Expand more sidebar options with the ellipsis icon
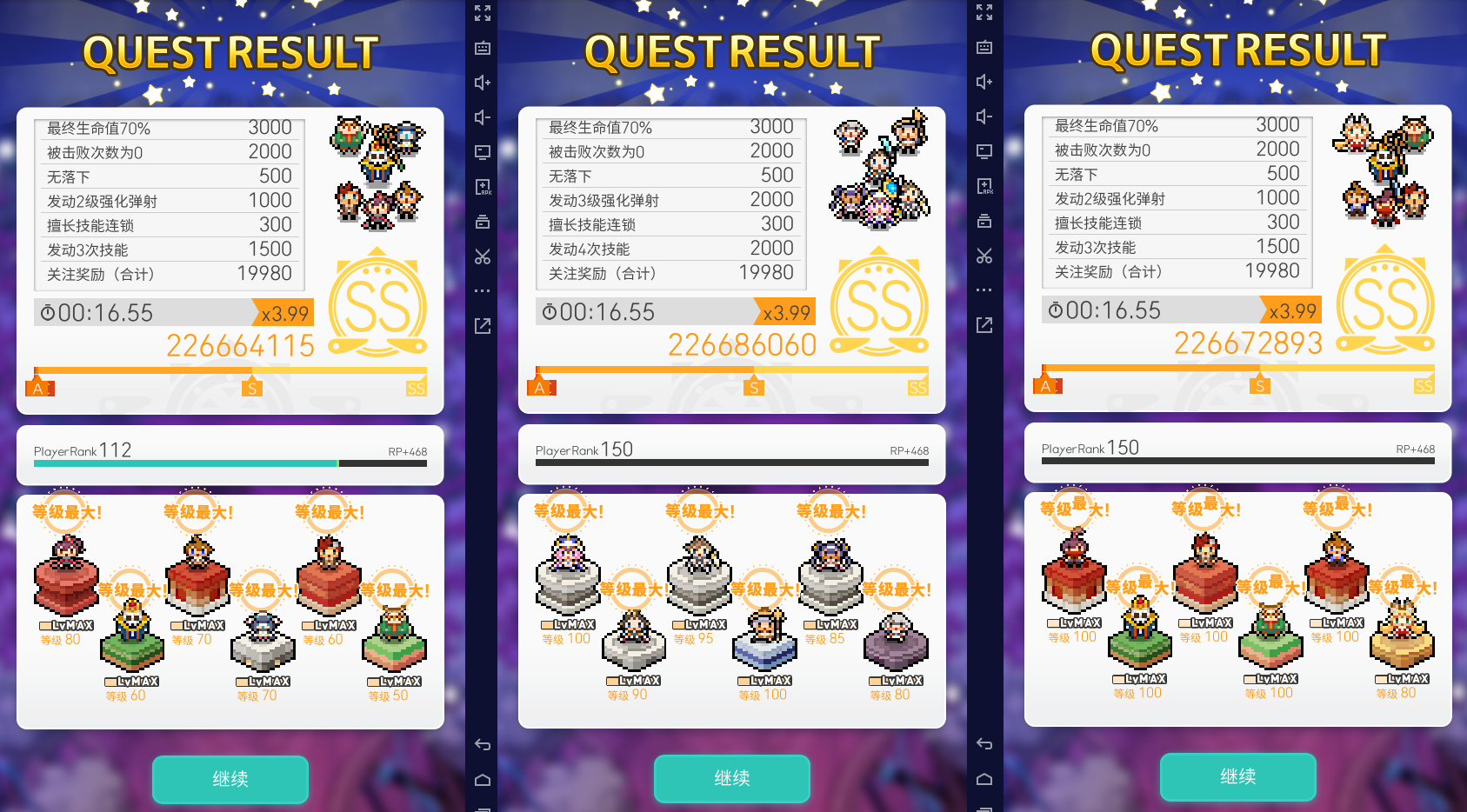Image resolution: width=1467 pixels, height=812 pixels. pyautogui.click(x=483, y=290)
